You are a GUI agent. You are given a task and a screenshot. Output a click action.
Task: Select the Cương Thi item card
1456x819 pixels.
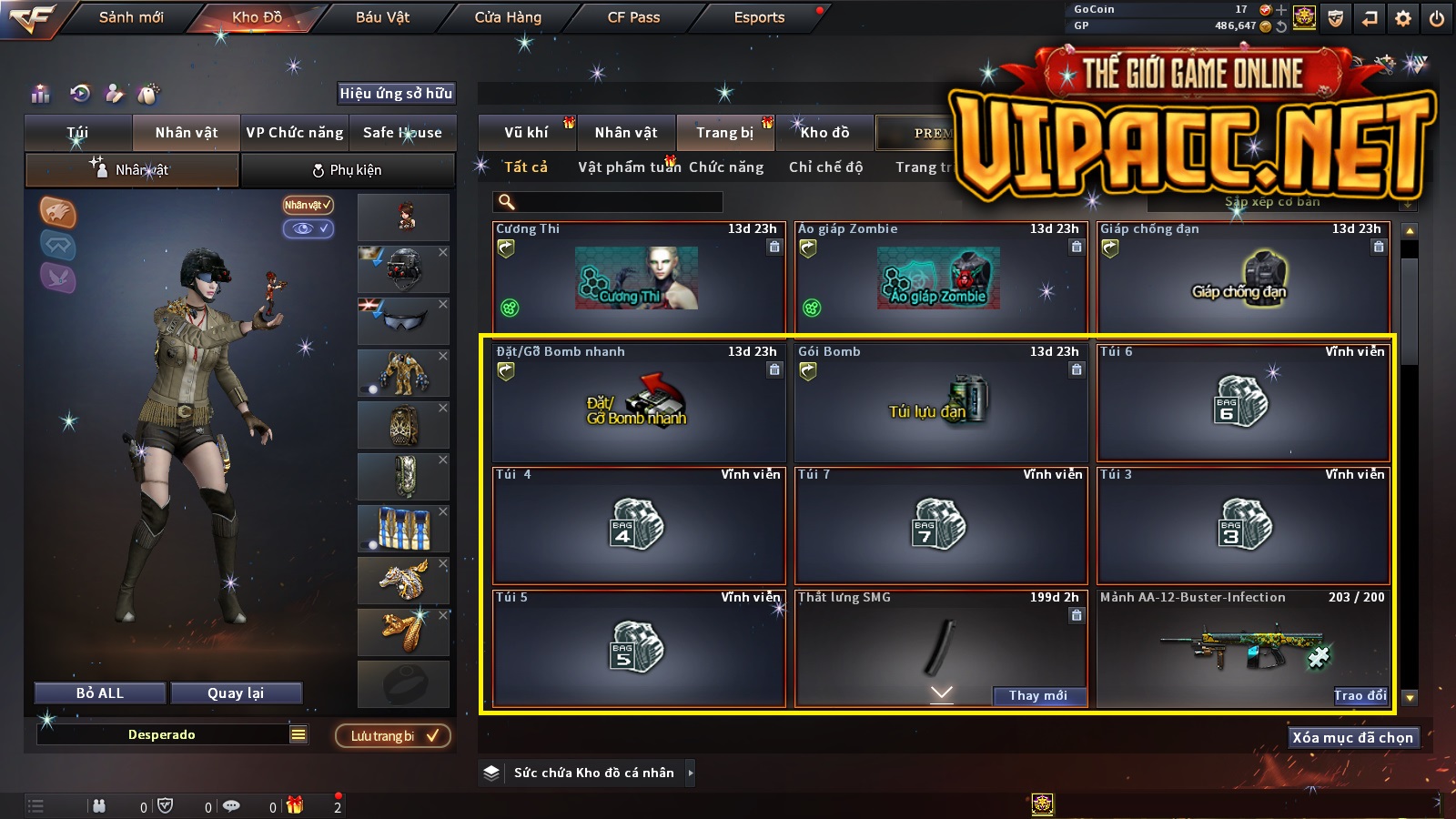[x=638, y=278]
